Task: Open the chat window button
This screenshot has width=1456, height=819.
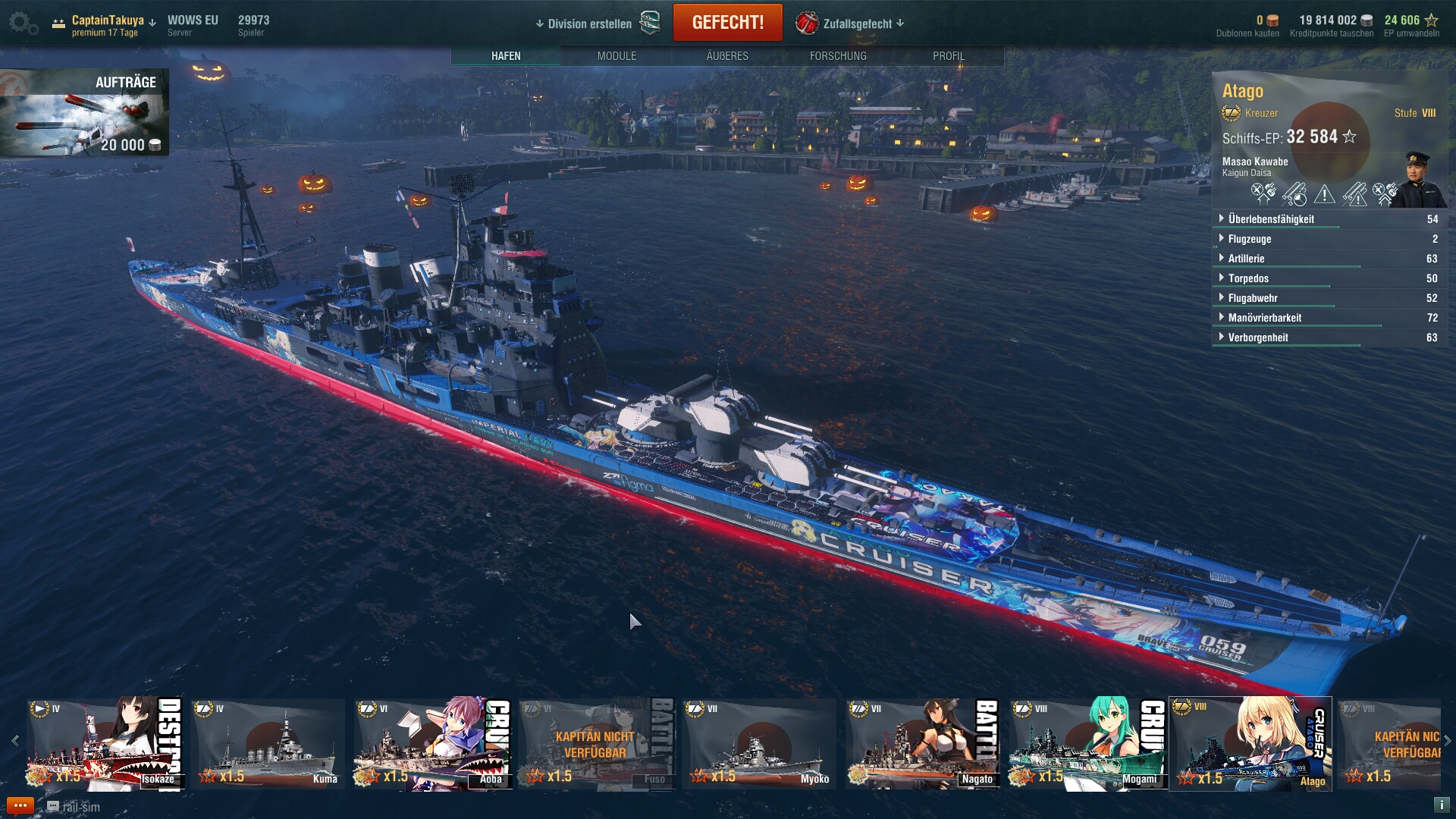Action: point(20,806)
